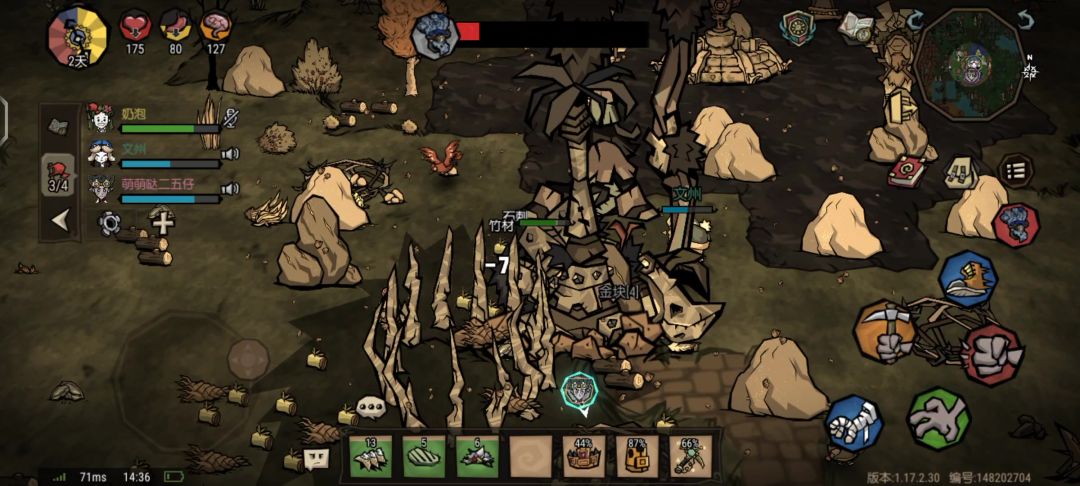Open the list menu button
1080x486 pixels.
pos(1016,171)
